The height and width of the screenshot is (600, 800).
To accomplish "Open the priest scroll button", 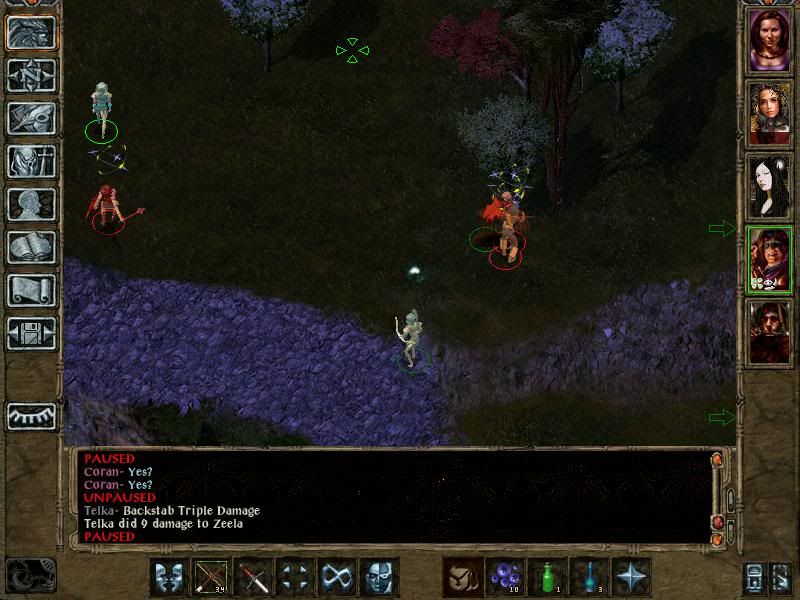I will pyautogui.click(x=31, y=290).
